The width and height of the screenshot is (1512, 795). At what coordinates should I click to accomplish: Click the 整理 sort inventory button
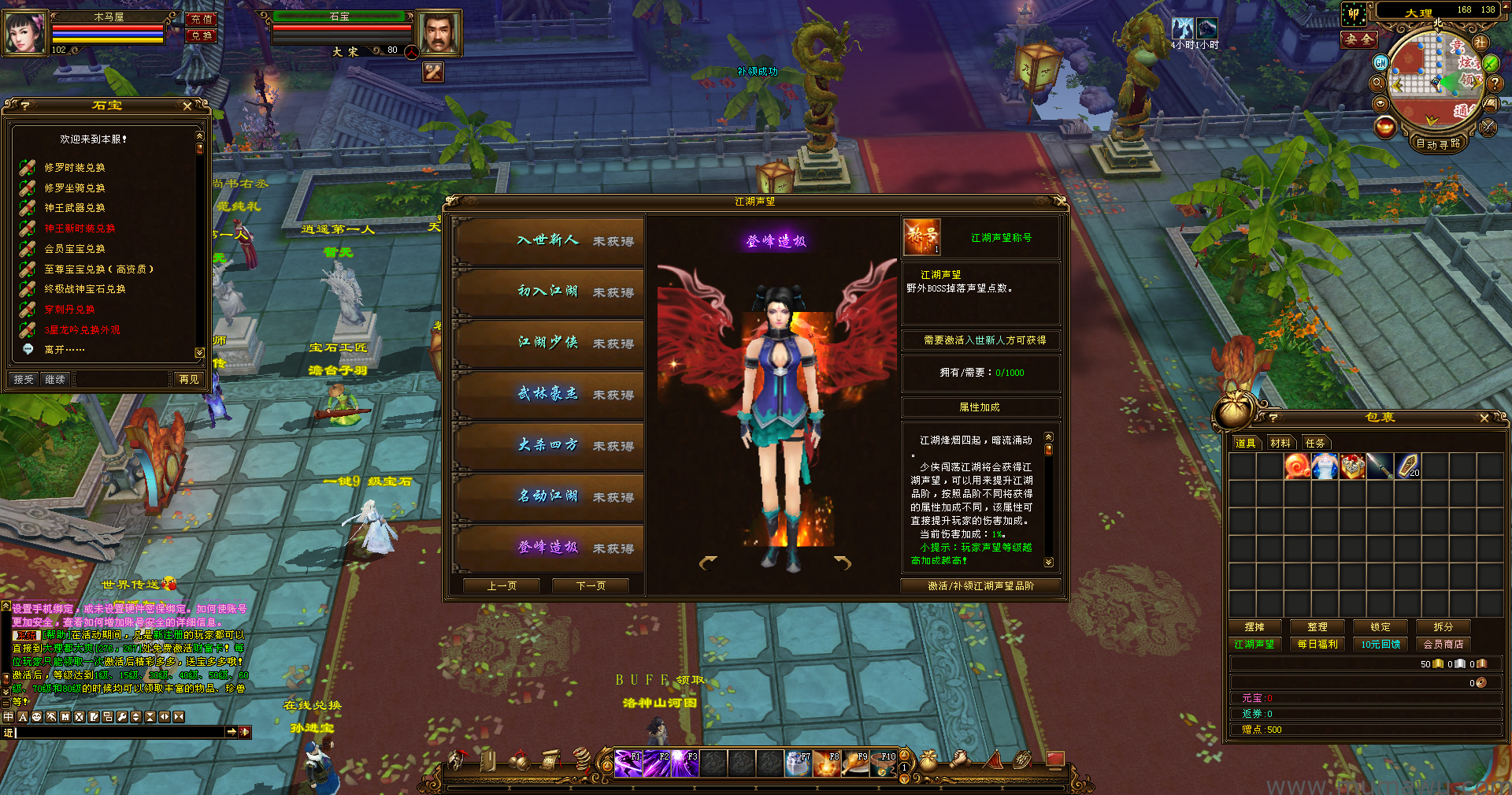click(x=1317, y=627)
